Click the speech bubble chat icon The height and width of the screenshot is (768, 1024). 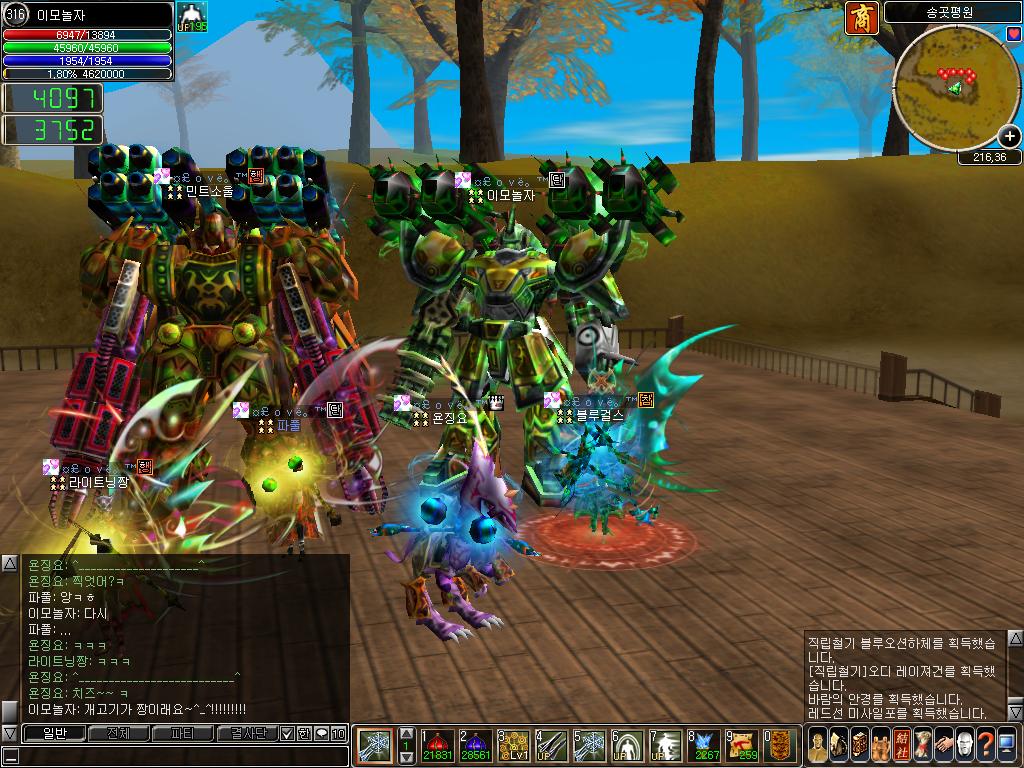tap(321, 733)
